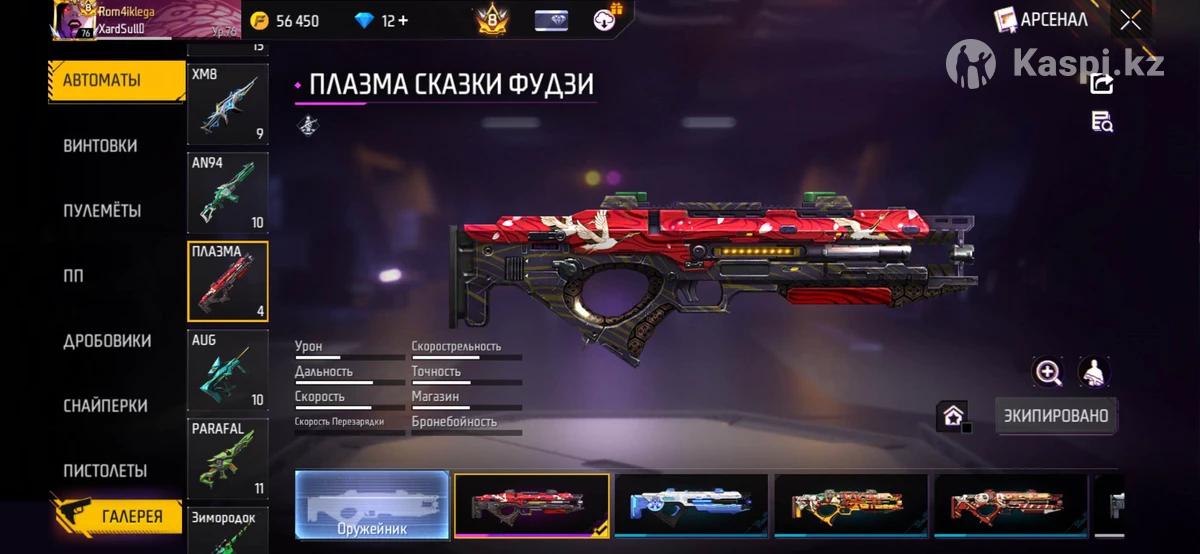Choose the Пистолеты category
This screenshot has width=1200, height=554.
(105, 471)
